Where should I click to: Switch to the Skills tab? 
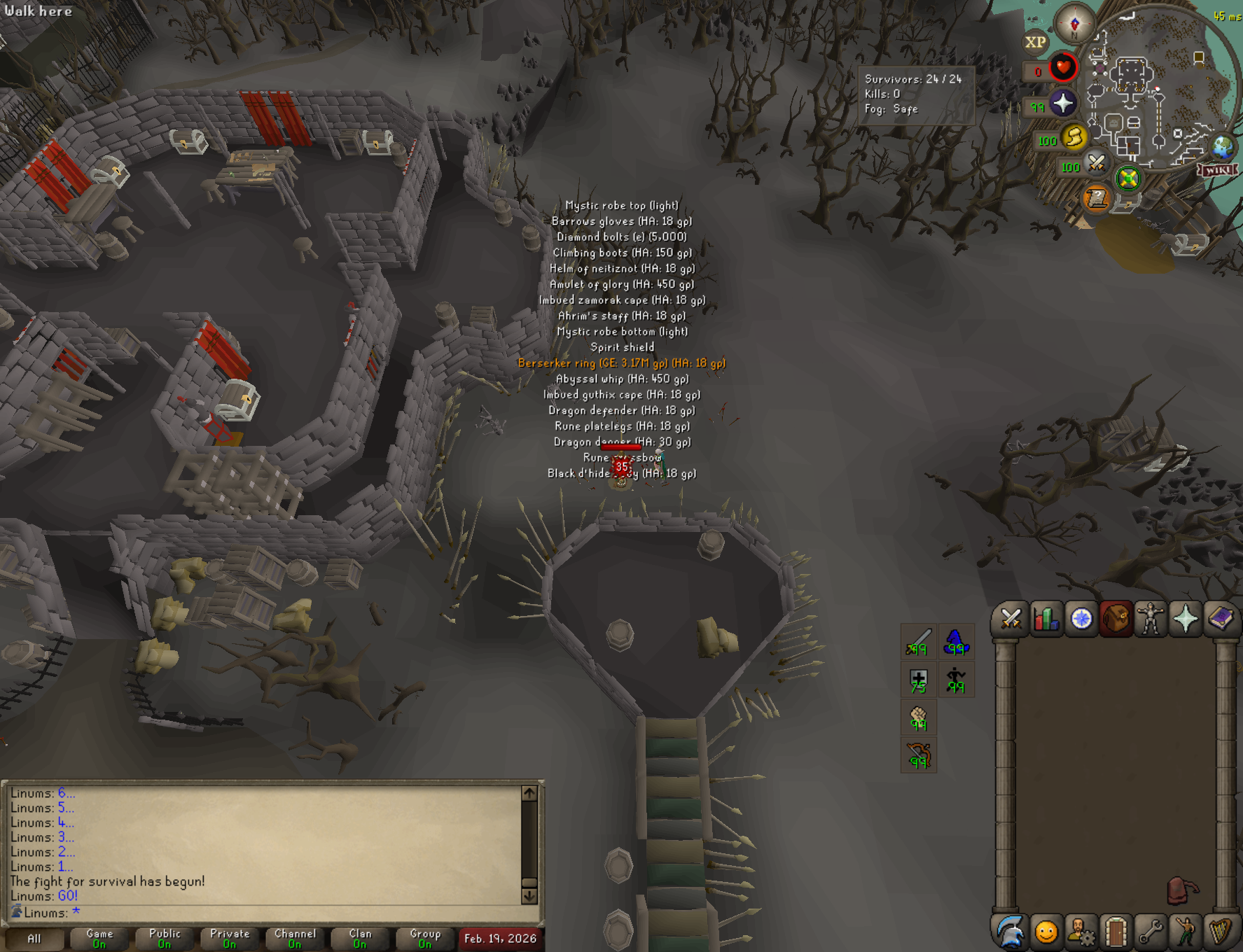click(x=1046, y=619)
